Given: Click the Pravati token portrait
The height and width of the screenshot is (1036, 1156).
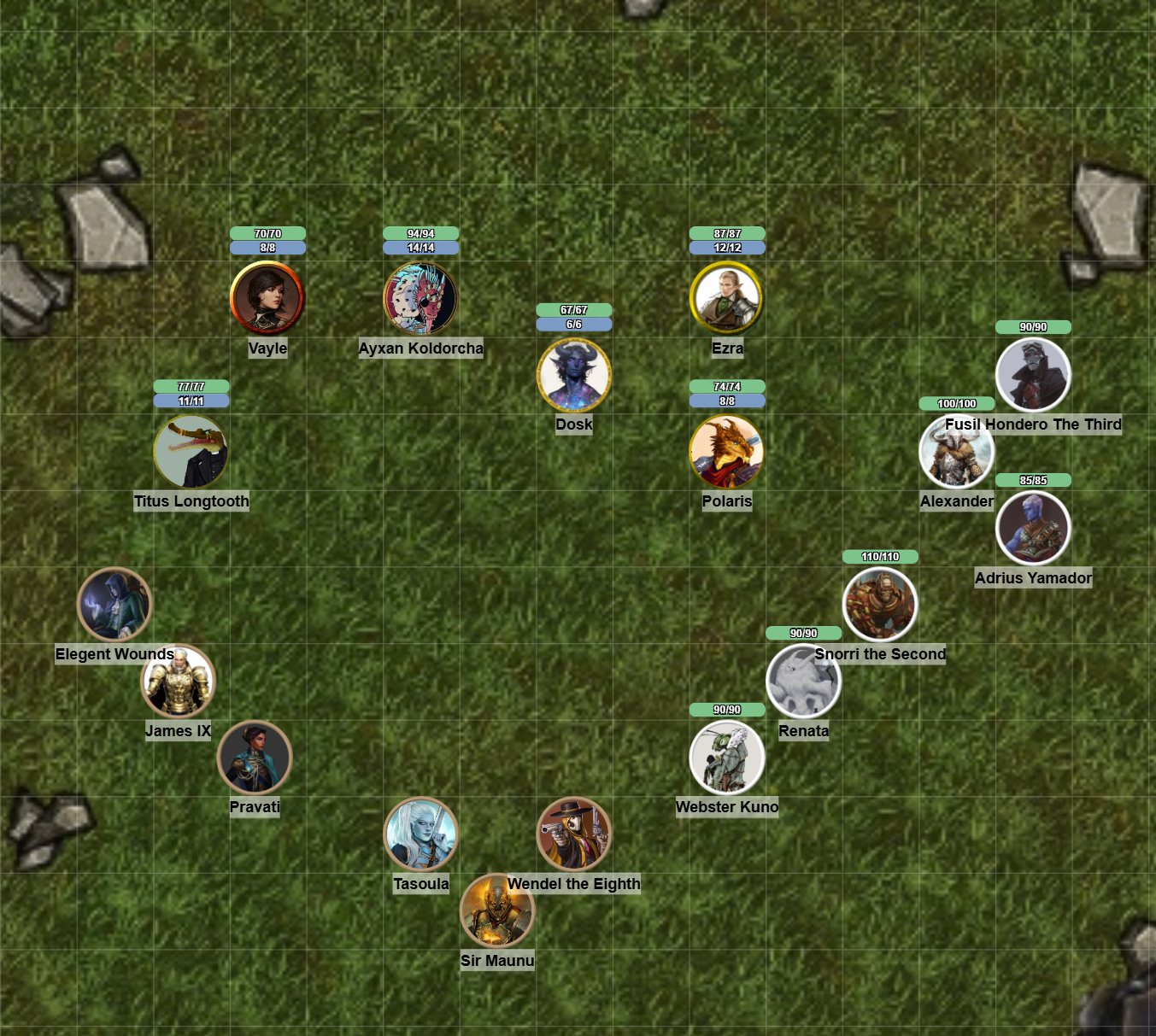Looking at the screenshot, I should click(255, 757).
